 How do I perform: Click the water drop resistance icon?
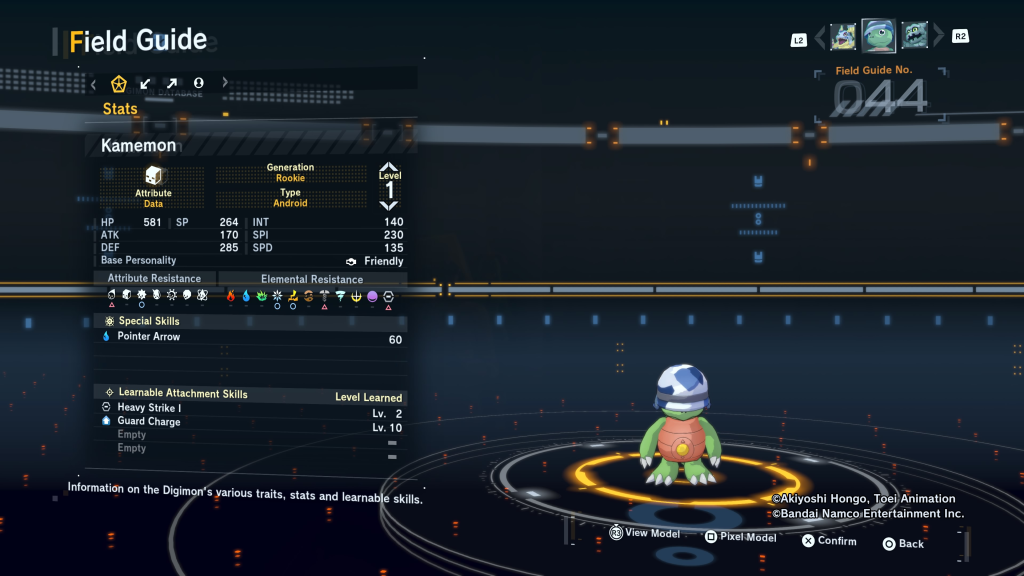(x=246, y=296)
